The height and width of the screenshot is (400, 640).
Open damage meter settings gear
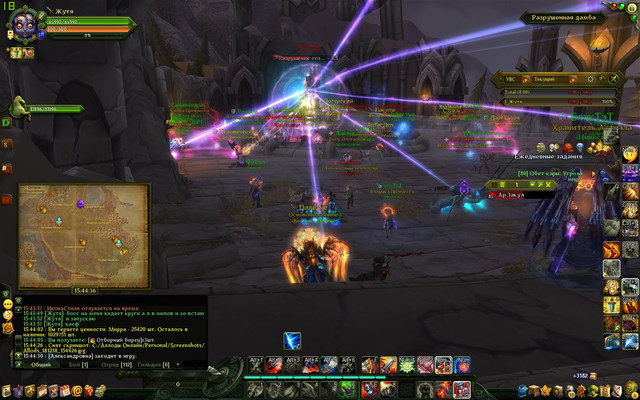tap(591, 77)
